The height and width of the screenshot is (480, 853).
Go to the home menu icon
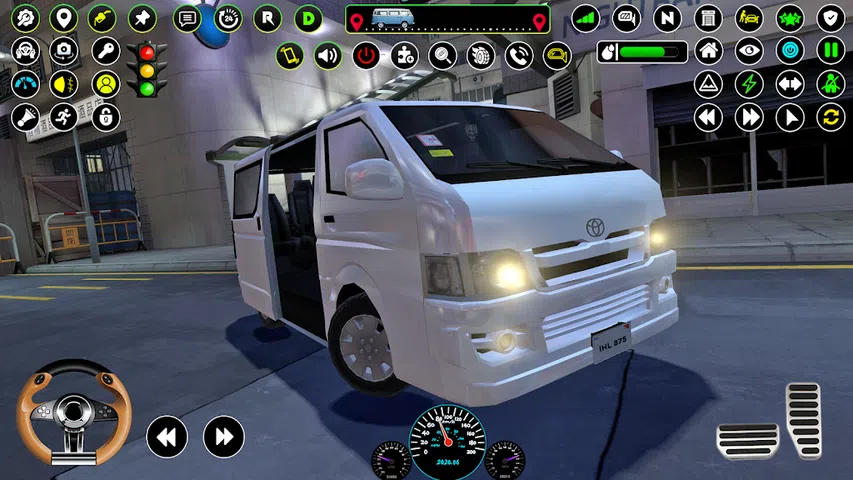(708, 50)
